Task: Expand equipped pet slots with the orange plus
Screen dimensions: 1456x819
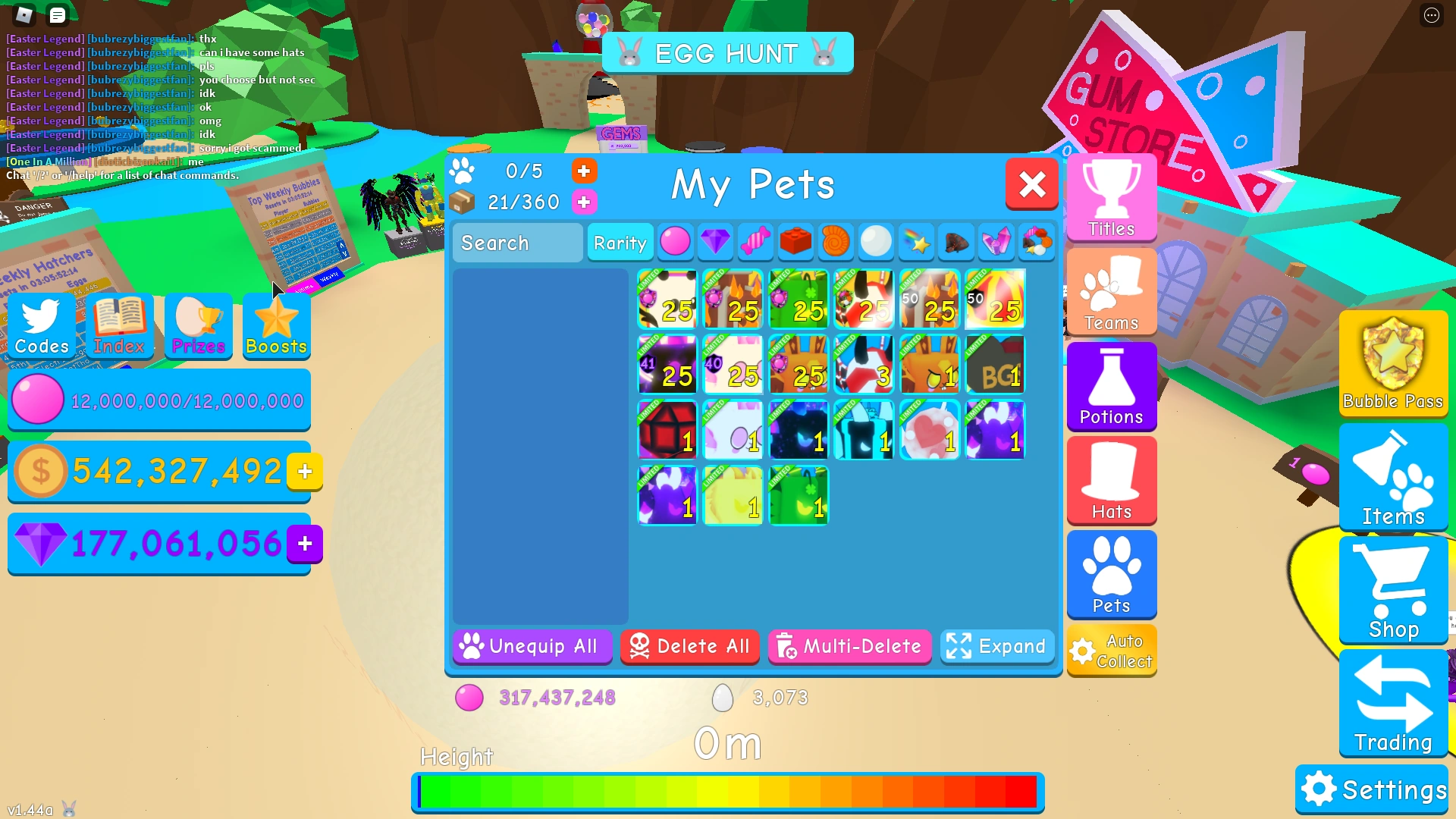Action: click(584, 171)
